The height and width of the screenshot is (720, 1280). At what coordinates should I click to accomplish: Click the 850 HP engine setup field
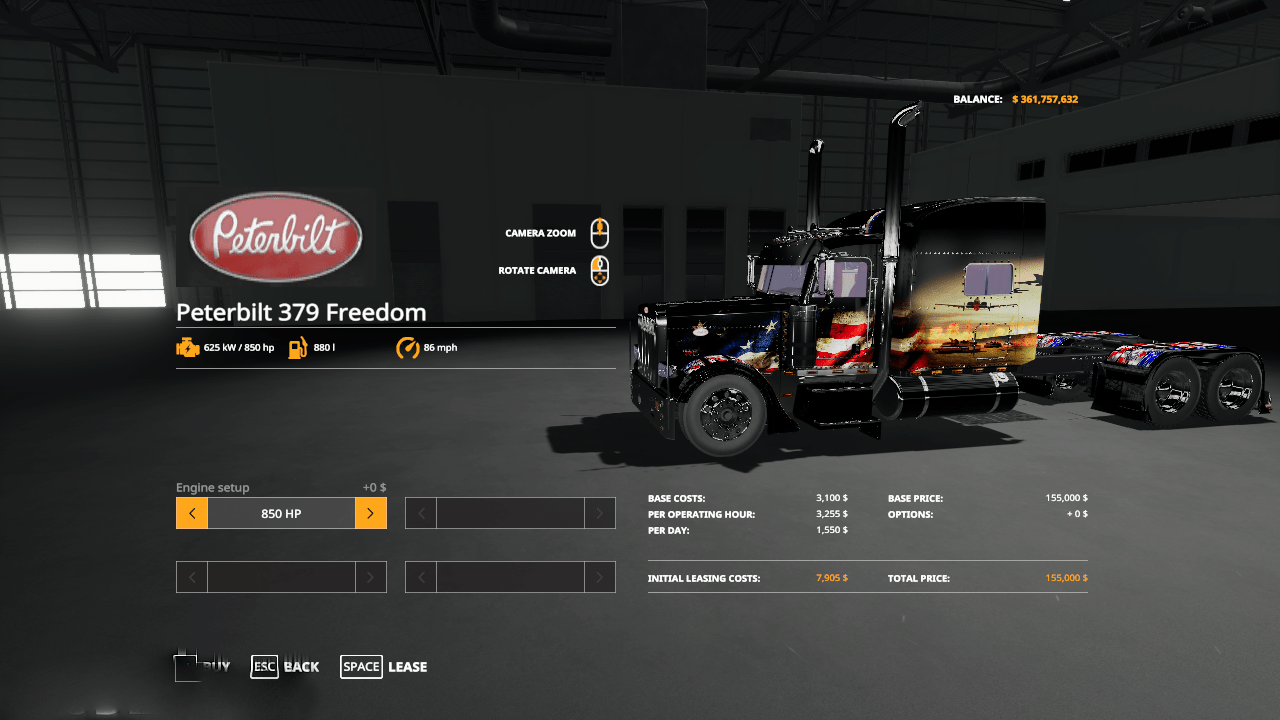[281, 513]
